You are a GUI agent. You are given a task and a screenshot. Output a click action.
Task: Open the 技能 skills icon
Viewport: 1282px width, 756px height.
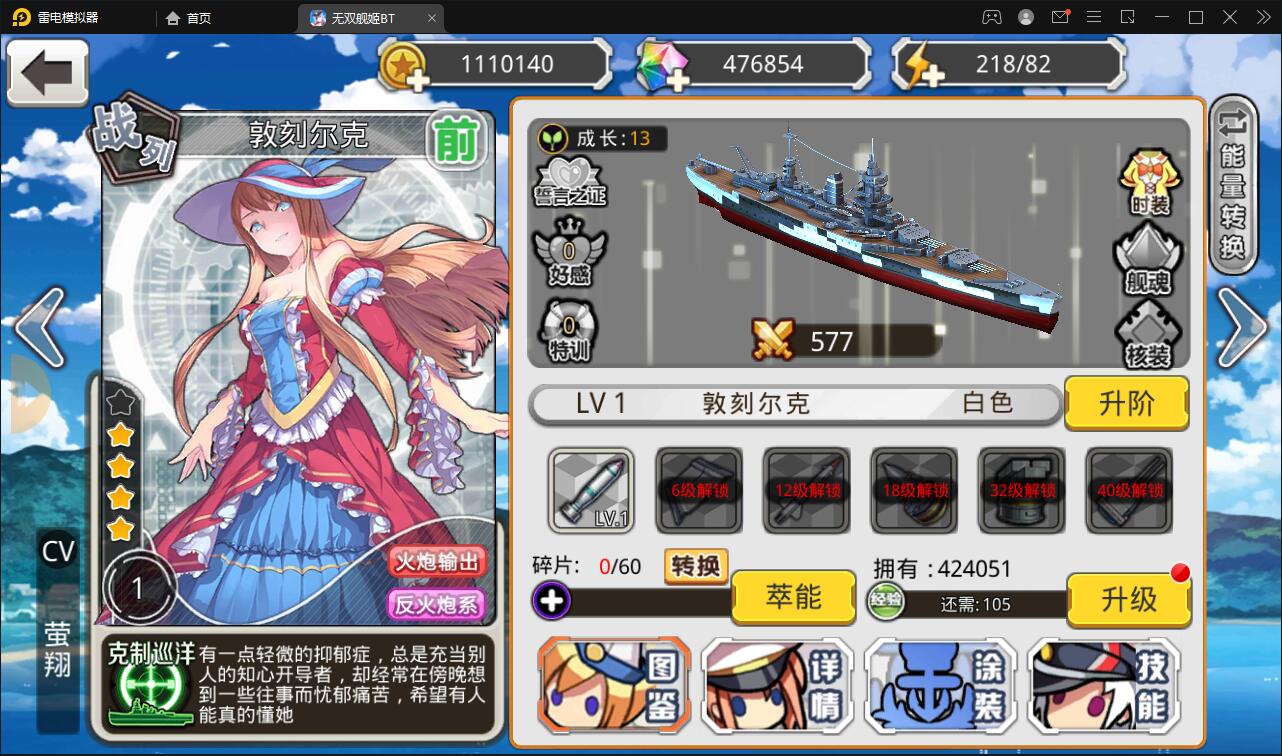[x=1104, y=685]
